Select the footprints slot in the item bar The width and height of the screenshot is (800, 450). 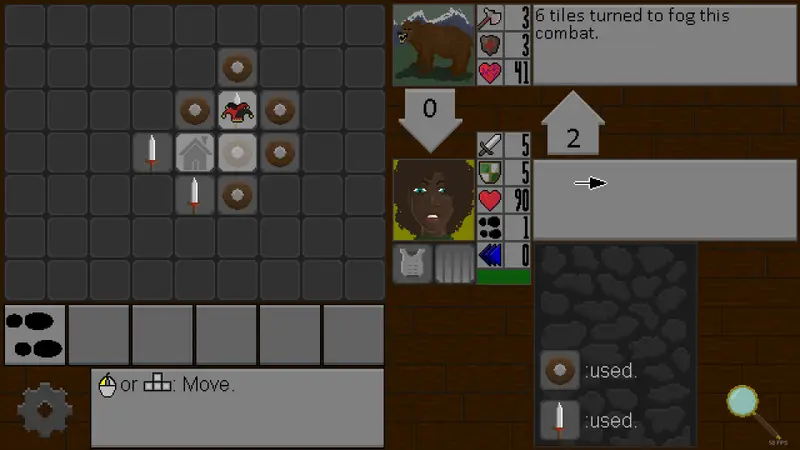(35, 334)
